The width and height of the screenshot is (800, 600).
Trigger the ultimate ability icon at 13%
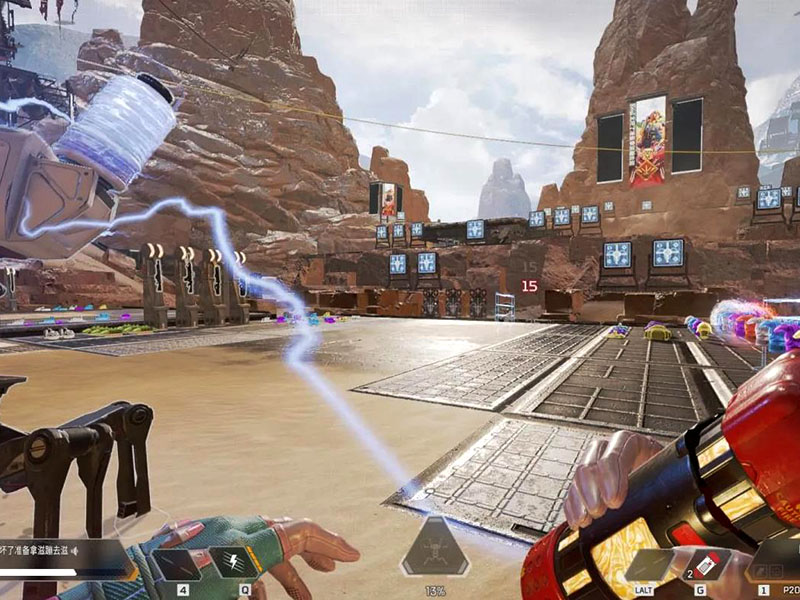[435, 548]
